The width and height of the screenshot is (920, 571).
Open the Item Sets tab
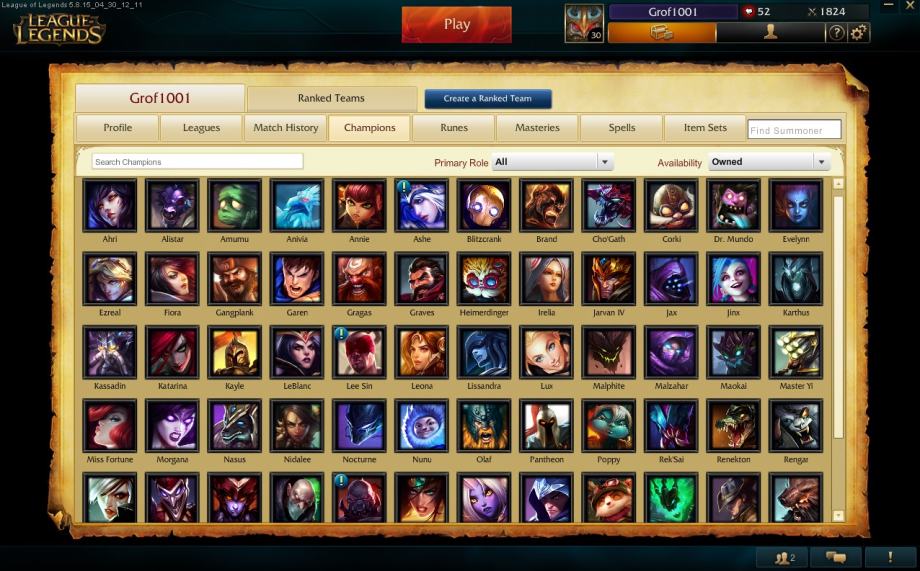[x=705, y=128]
